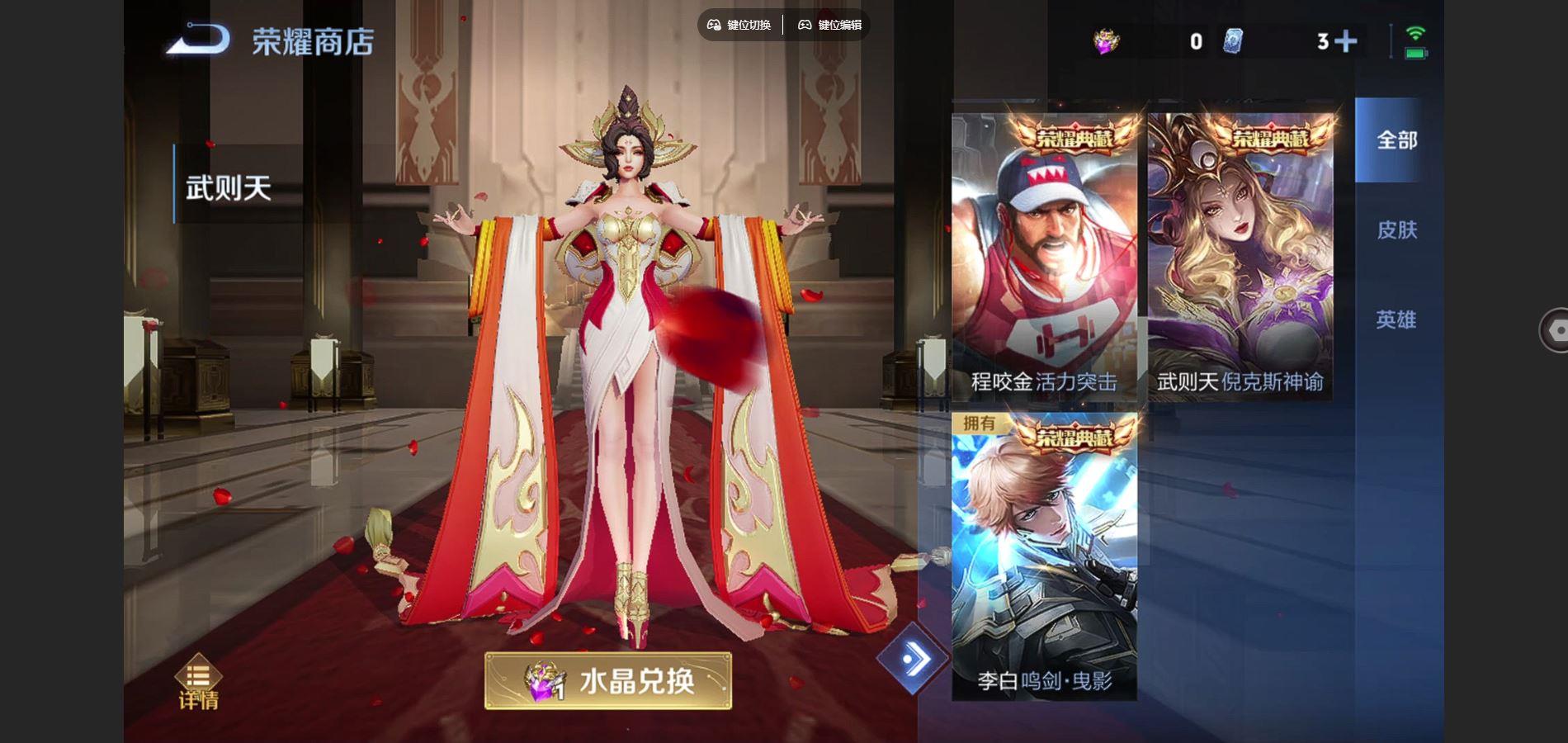The height and width of the screenshot is (743, 1568).
Task: Click the 水晶兑换 exchange button
Action: [608, 681]
